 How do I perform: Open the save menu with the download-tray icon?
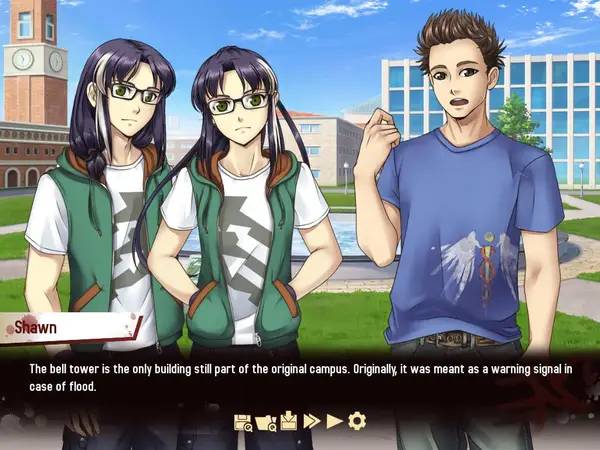pyautogui.click(x=289, y=421)
